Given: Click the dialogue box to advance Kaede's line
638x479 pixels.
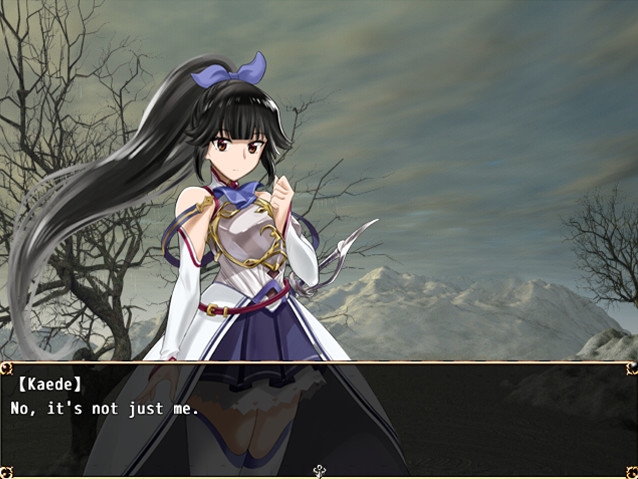Looking at the screenshot, I should tap(319, 417).
